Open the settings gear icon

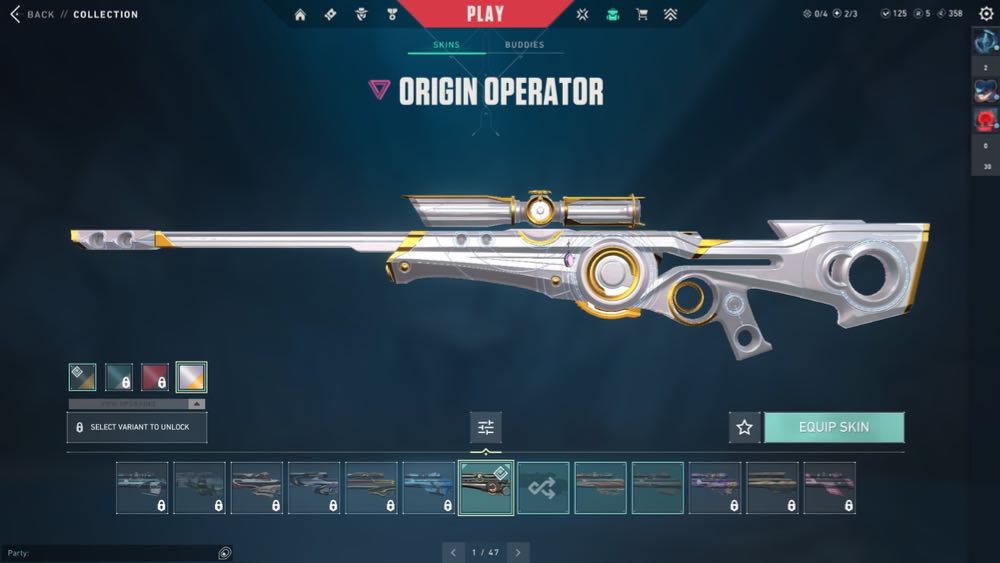coord(984,14)
